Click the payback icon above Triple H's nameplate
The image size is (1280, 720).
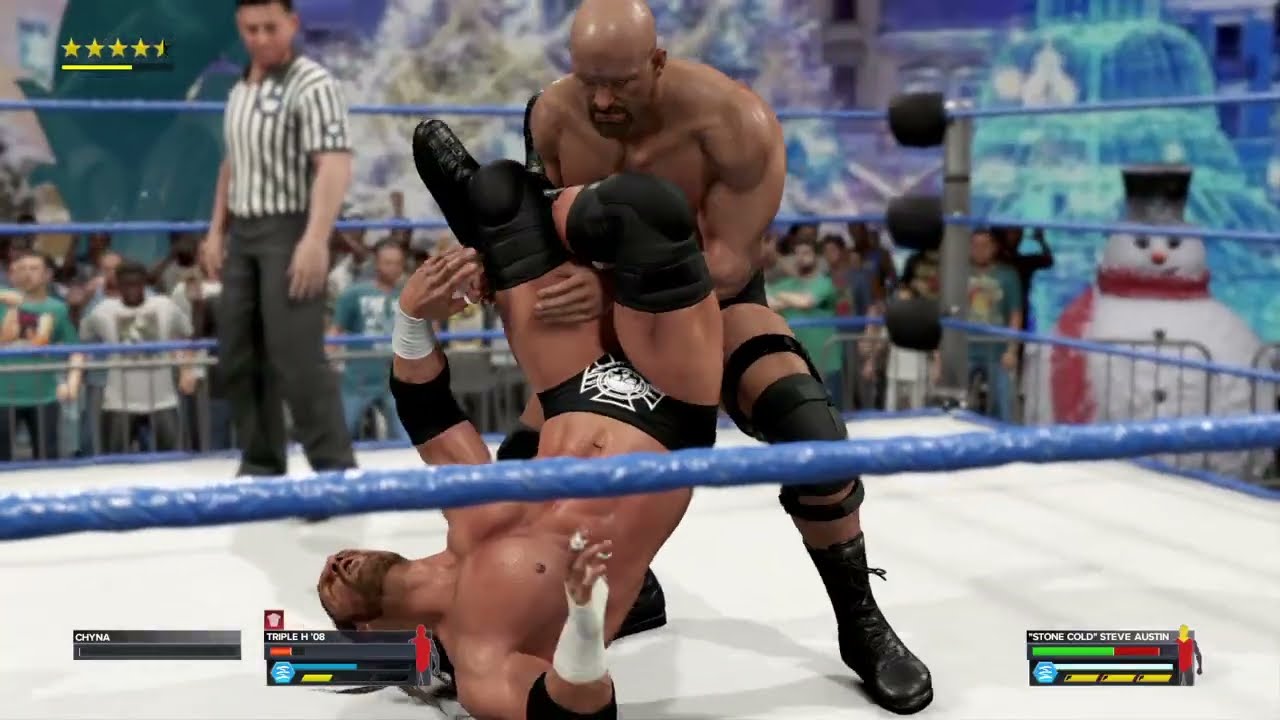coord(274,619)
